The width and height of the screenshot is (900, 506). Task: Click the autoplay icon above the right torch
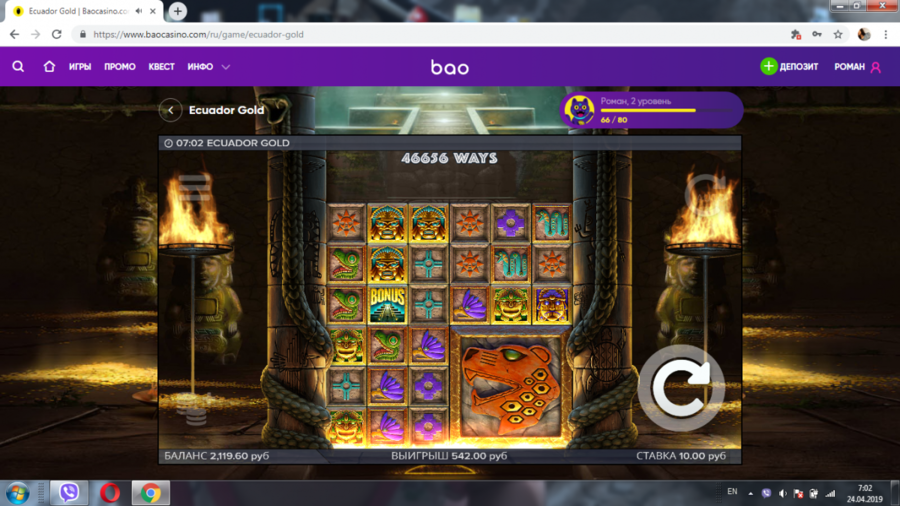click(706, 188)
